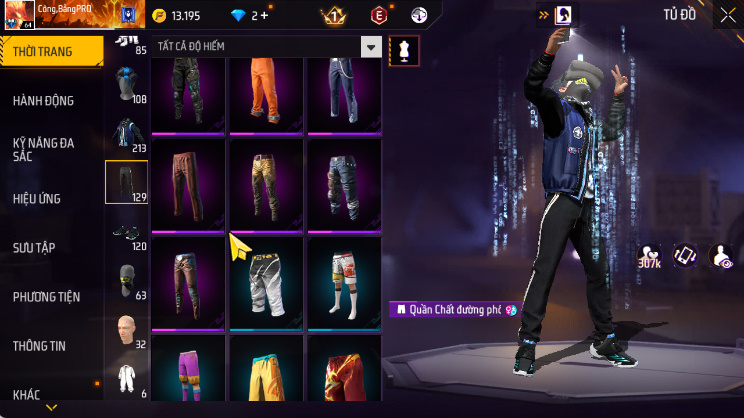Open the Sưu Tập tab
The image size is (744, 418).
coord(36,247)
